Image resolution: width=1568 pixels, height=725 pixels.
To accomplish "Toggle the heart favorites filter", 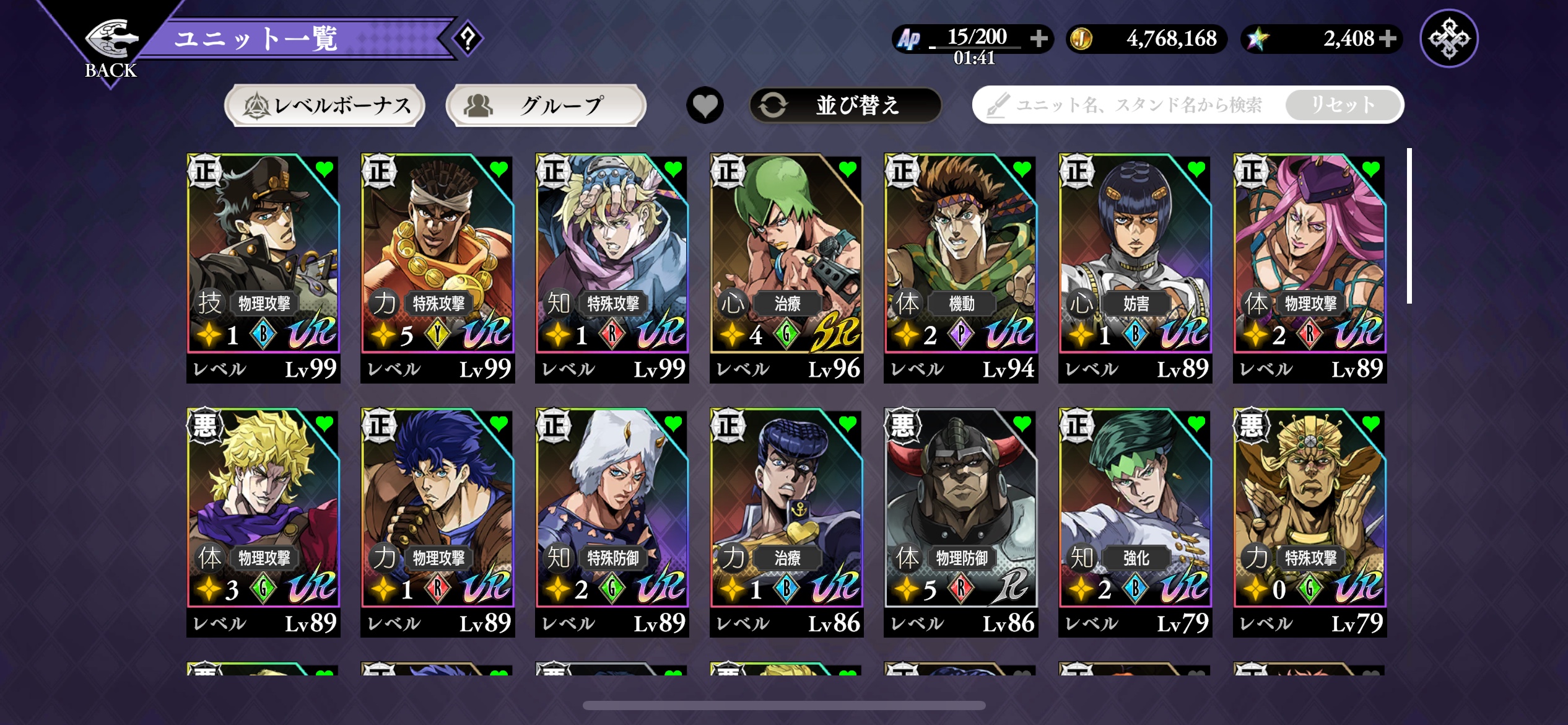I will [705, 105].
